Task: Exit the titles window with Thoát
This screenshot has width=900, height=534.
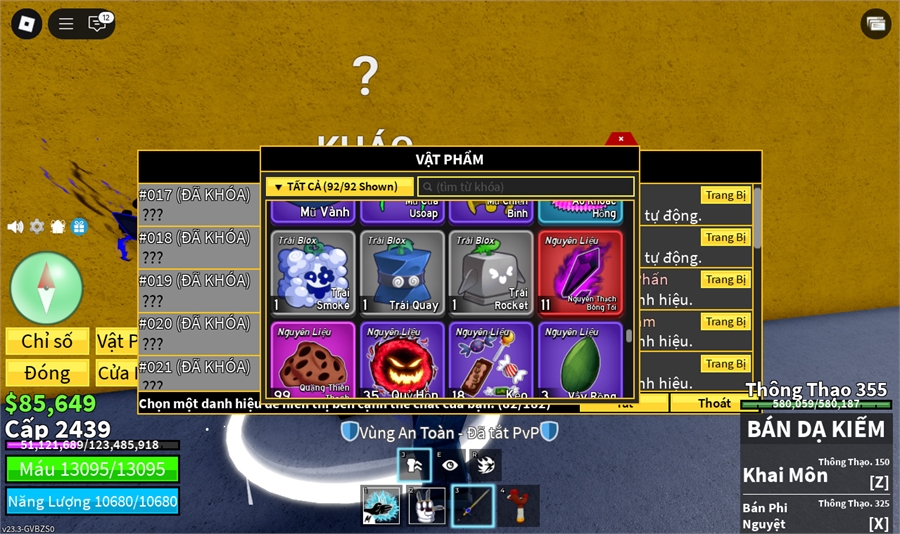Action: click(714, 403)
